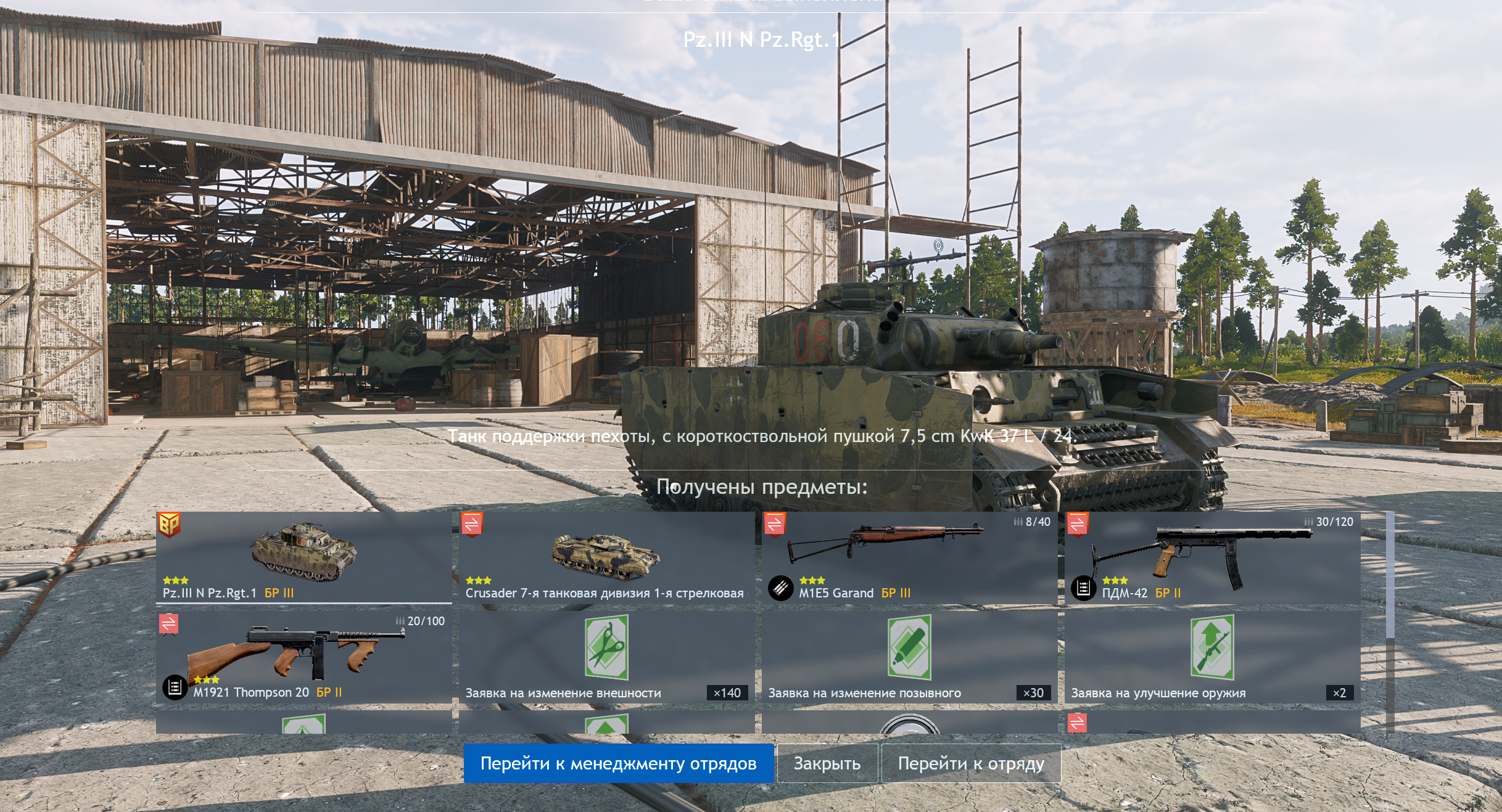The height and width of the screenshot is (812, 1502).
Task: Select the M1E5 Garand rifle item
Action: 909,557
